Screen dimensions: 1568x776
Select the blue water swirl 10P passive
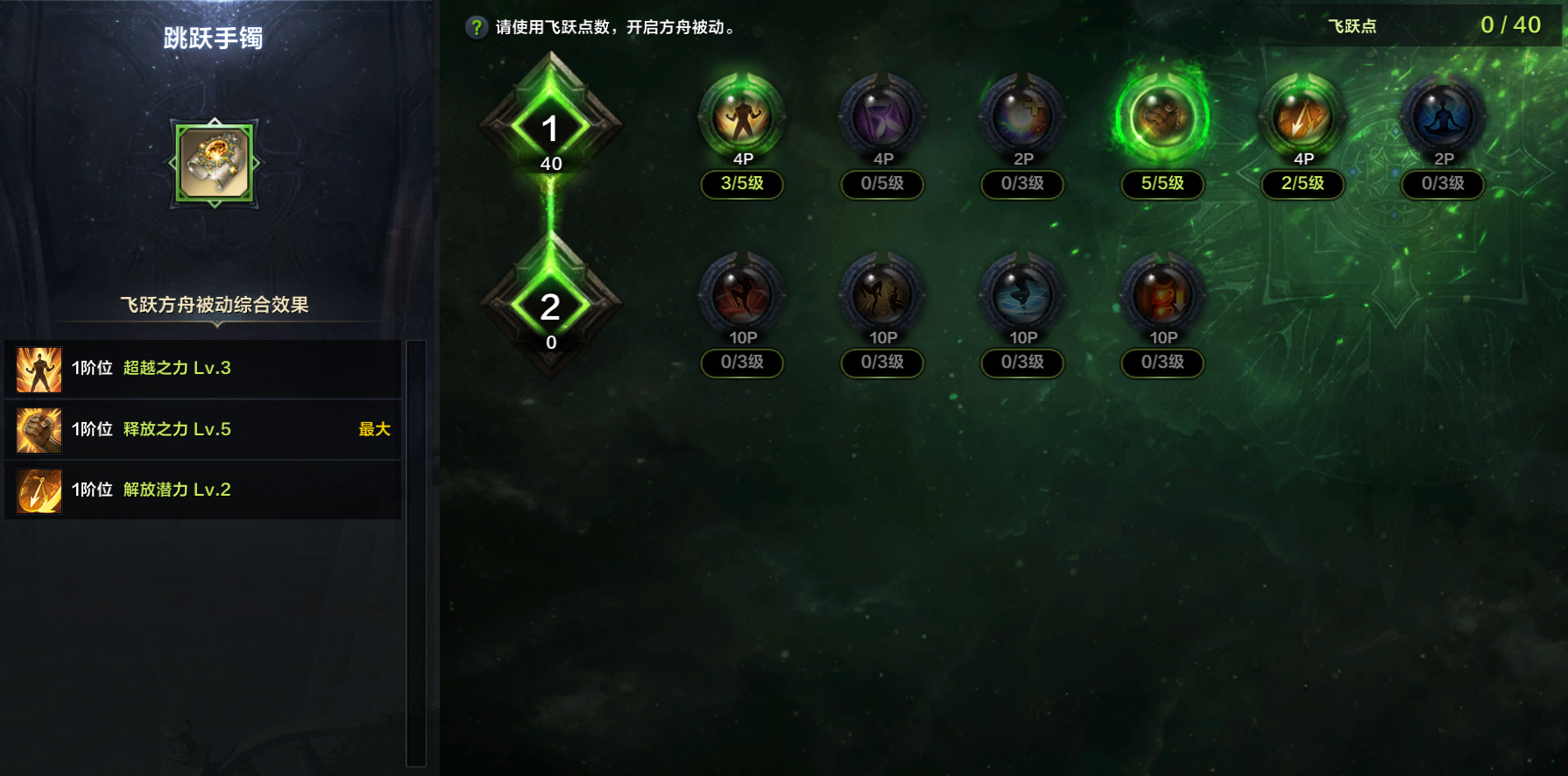(1022, 296)
